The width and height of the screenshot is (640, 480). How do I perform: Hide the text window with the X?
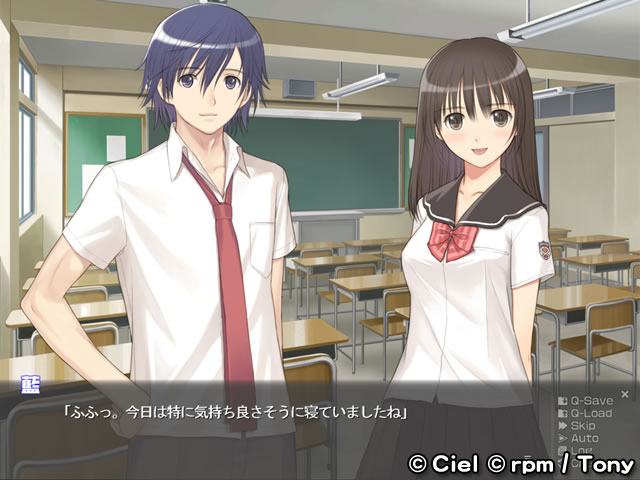click(625, 393)
